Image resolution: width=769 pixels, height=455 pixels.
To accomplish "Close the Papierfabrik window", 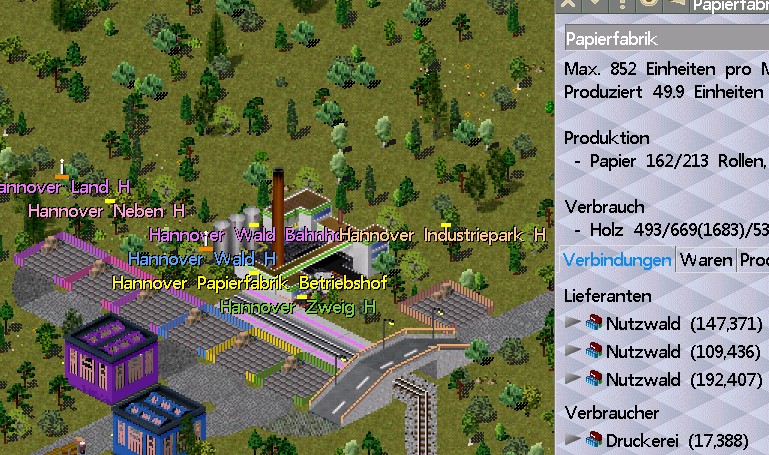I will pyautogui.click(x=567, y=4).
